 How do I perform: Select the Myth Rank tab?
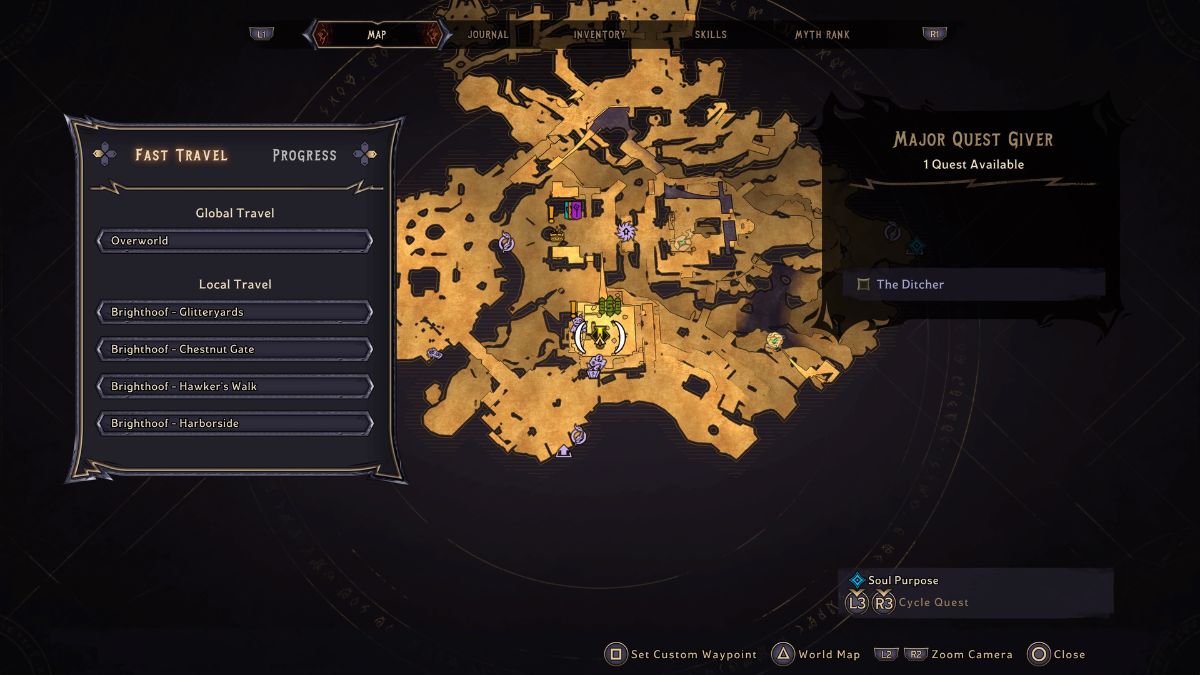point(822,34)
